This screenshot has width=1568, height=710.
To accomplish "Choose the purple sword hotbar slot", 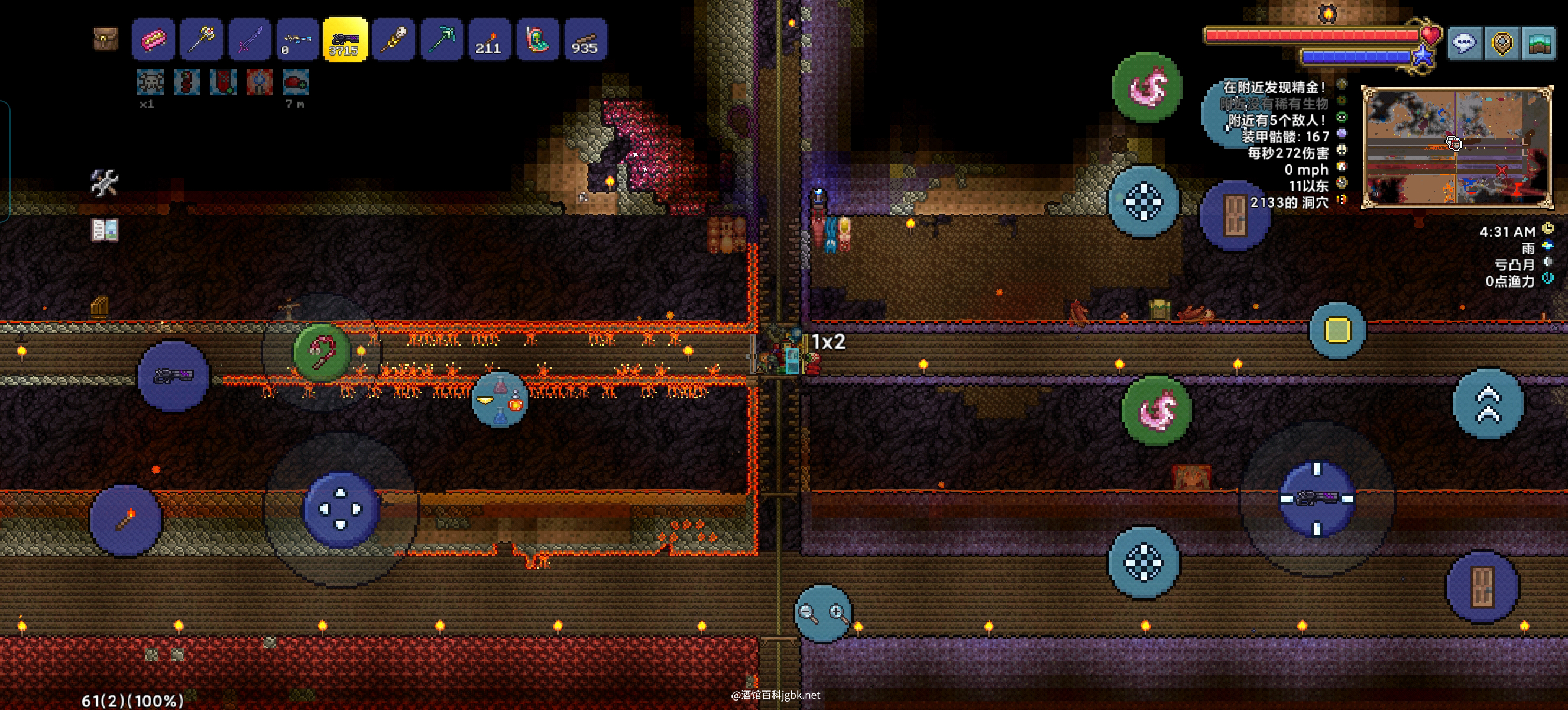I will pyautogui.click(x=250, y=40).
